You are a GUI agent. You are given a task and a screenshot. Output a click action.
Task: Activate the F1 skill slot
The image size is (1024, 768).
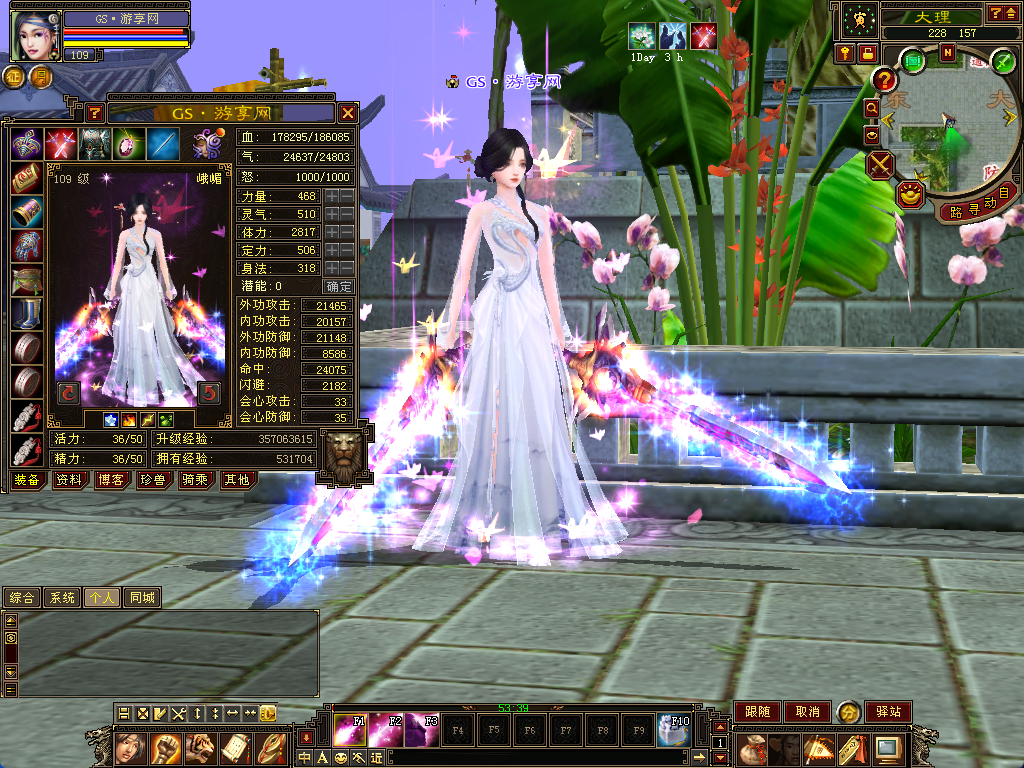click(x=349, y=730)
